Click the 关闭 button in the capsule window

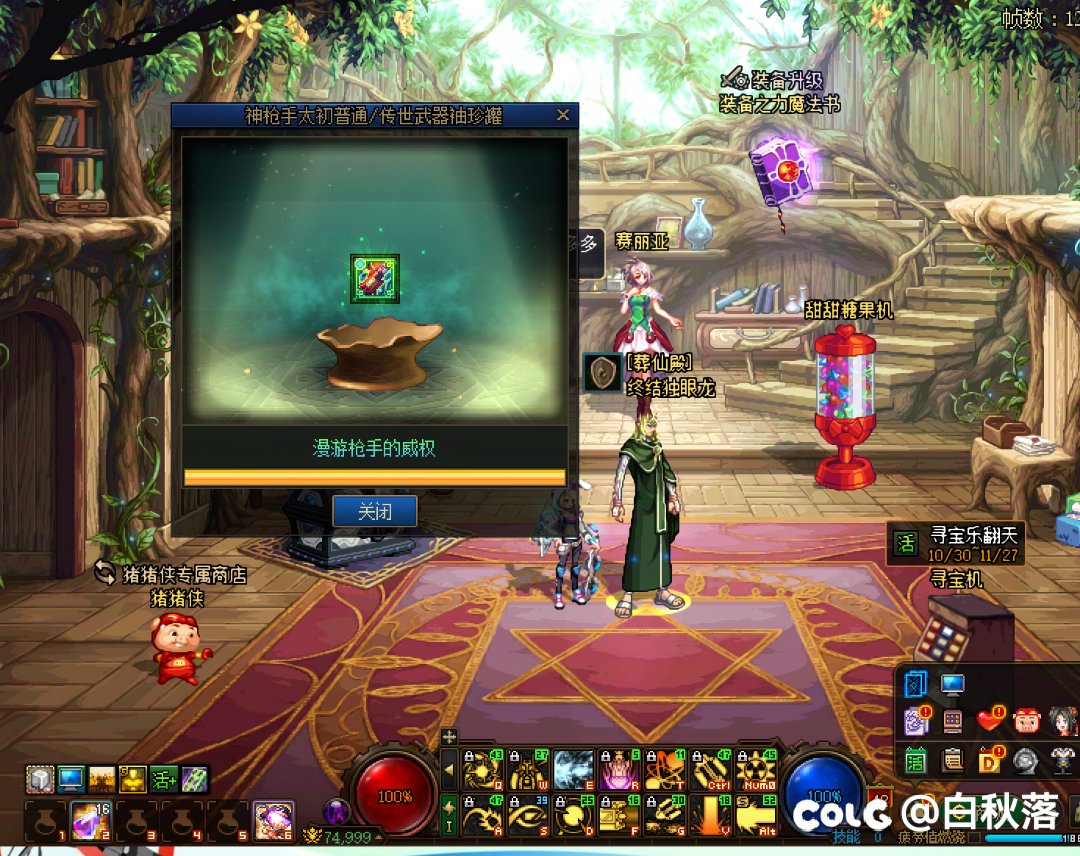tap(374, 511)
